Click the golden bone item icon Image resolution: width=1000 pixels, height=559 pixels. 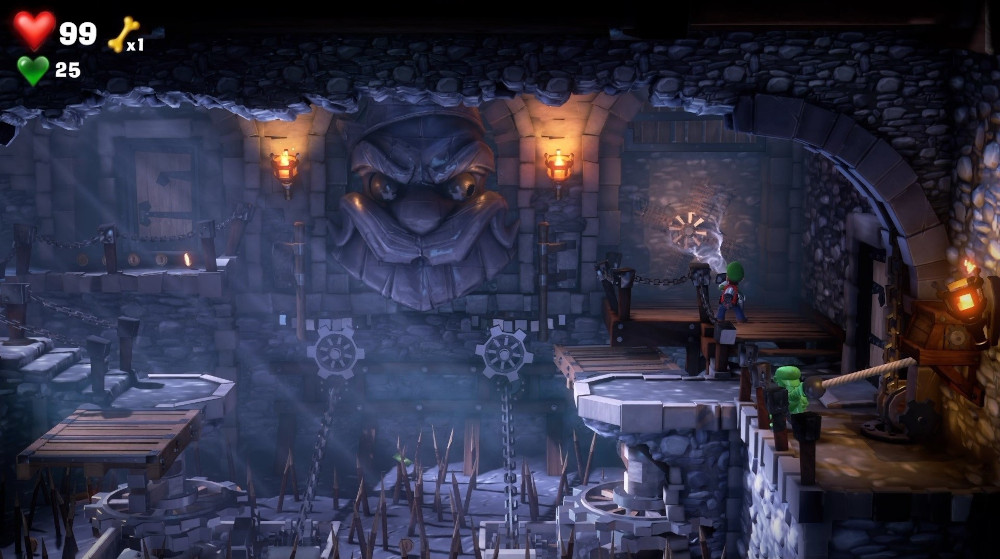[123, 34]
